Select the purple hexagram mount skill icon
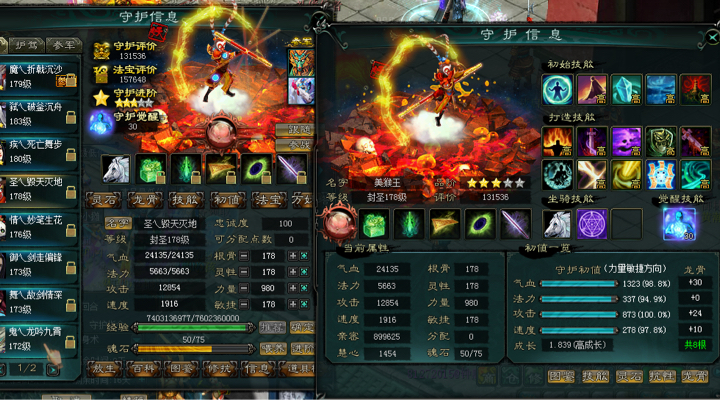720x400 pixels. [594, 222]
